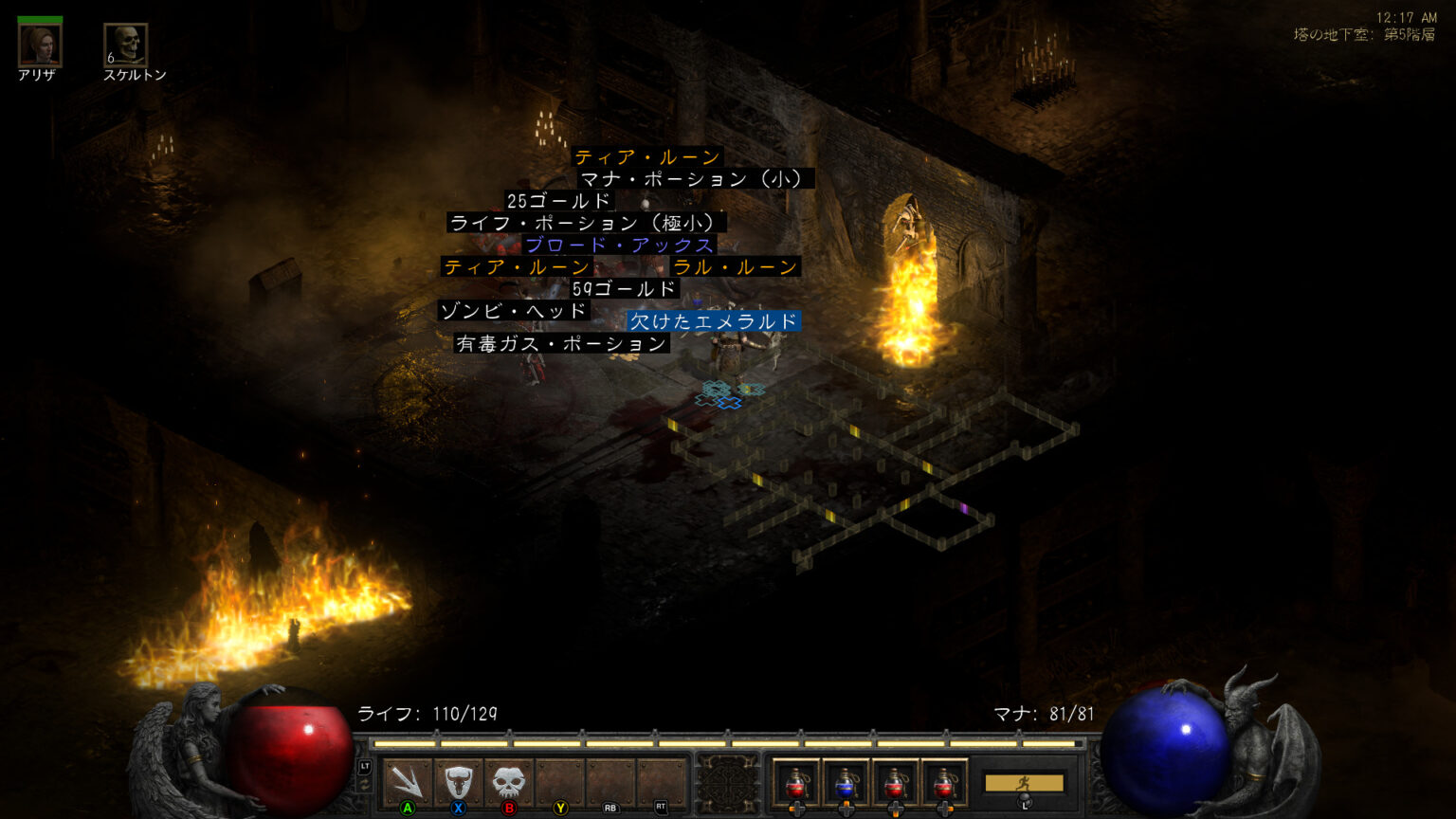Pick up the ラル・ルーン item label
The width and height of the screenshot is (1456, 819).
pyautogui.click(x=736, y=267)
